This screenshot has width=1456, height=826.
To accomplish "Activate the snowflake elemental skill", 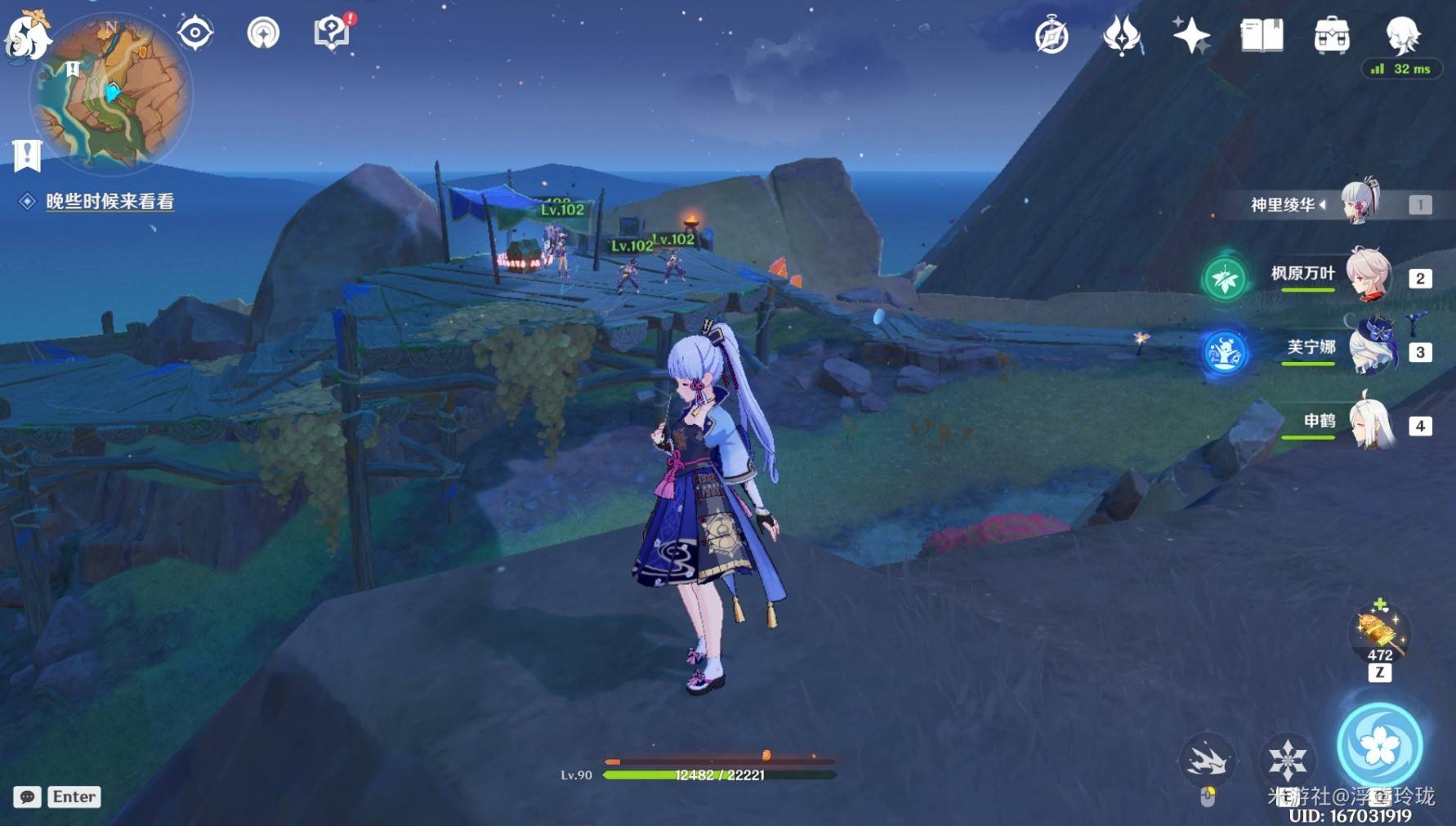I will (x=1287, y=760).
